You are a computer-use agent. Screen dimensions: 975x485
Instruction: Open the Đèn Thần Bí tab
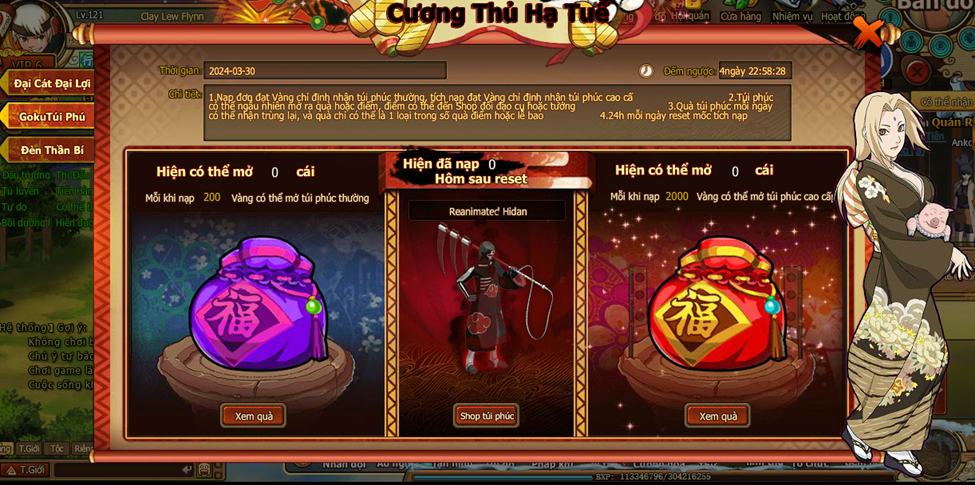(x=50, y=150)
